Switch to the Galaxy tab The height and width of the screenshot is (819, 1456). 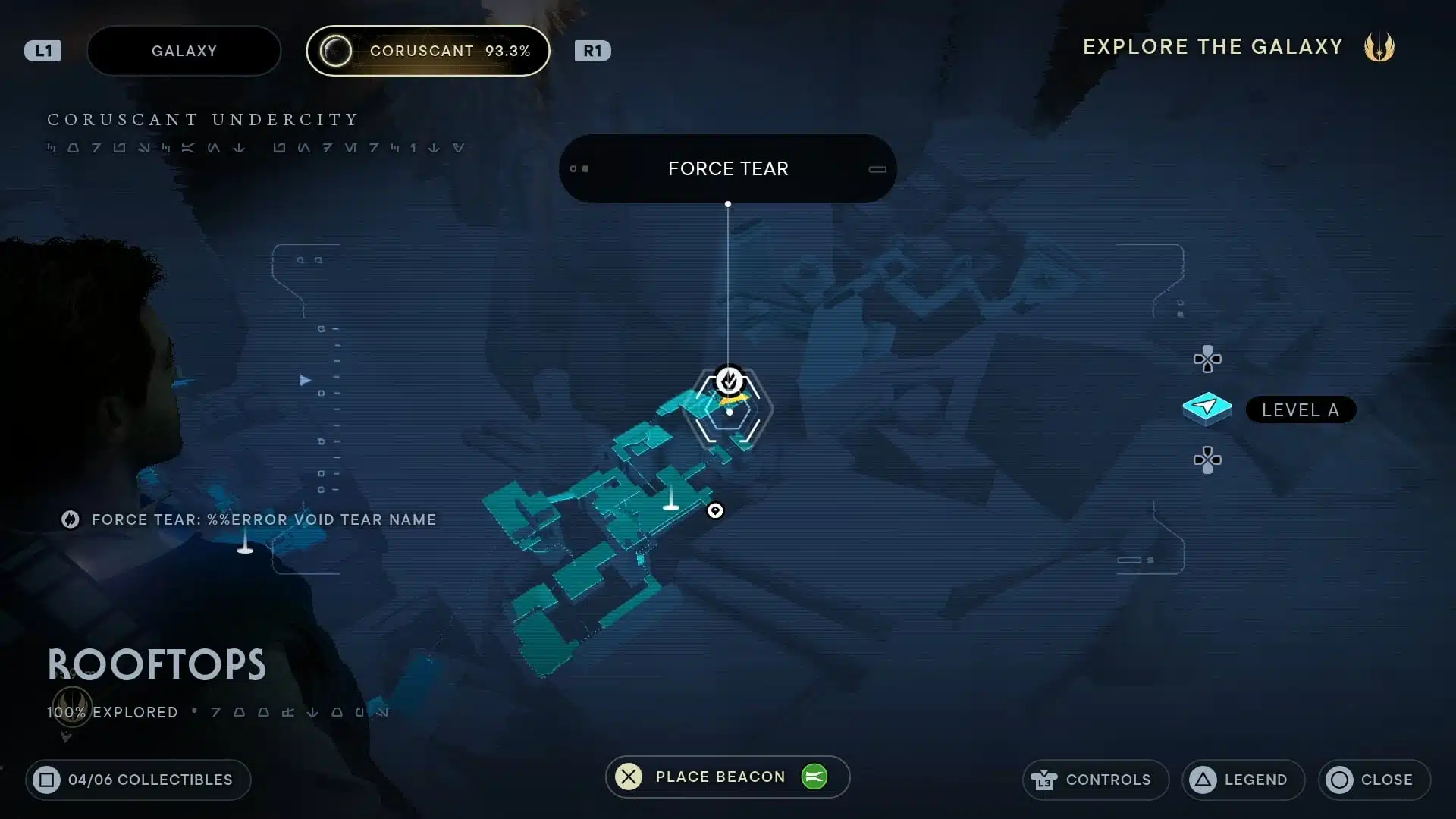pos(184,51)
